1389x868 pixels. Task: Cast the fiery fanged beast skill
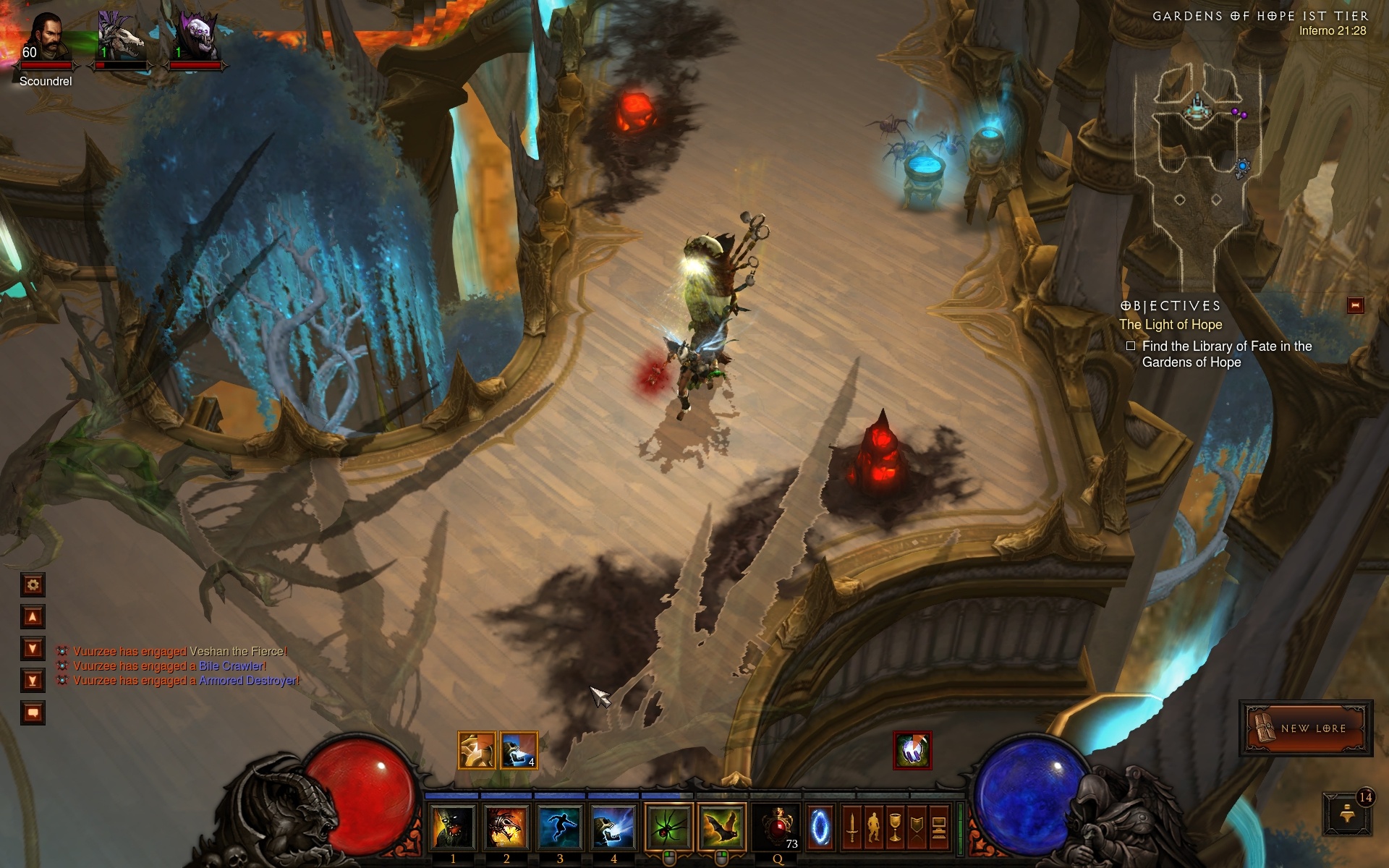click(x=506, y=827)
